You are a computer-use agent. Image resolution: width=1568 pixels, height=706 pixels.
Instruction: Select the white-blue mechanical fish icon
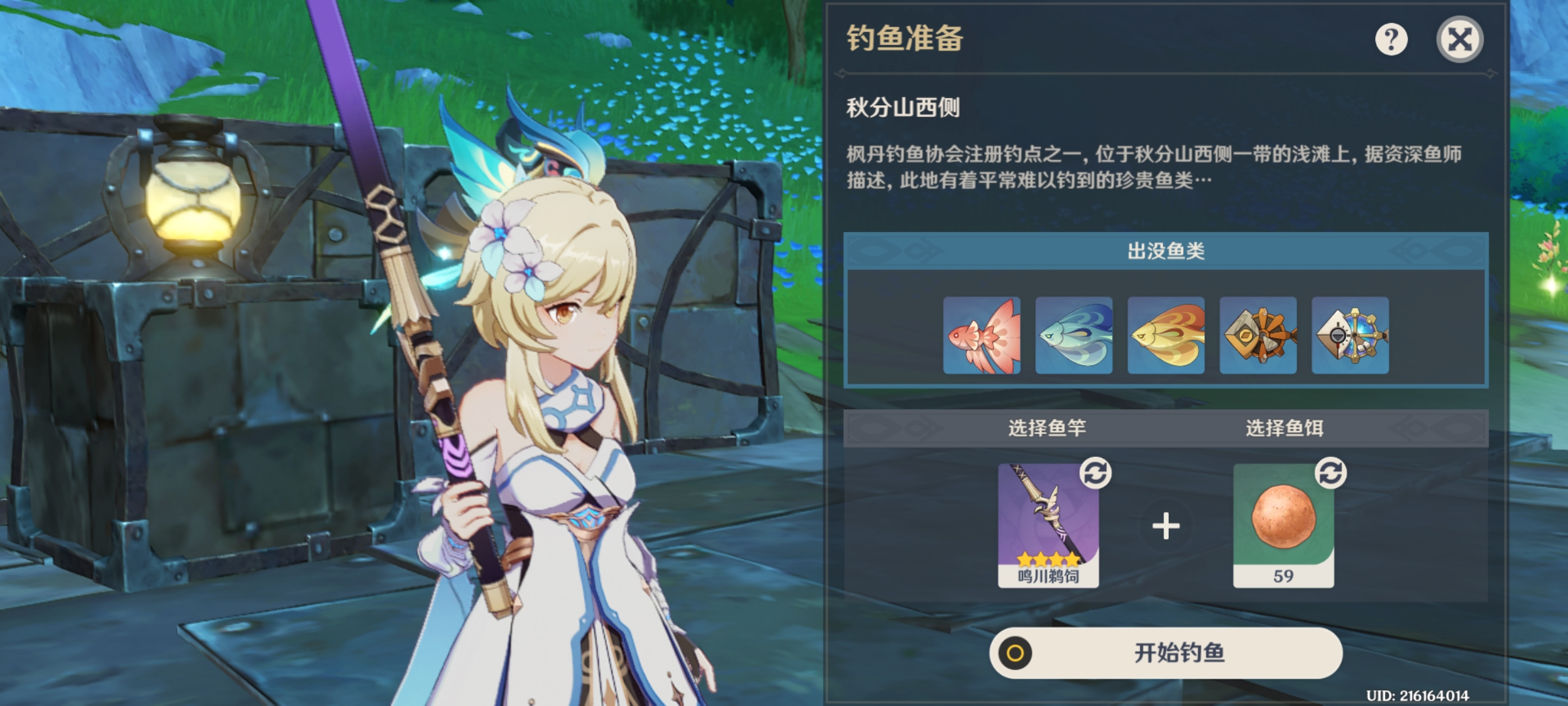point(1350,335)
